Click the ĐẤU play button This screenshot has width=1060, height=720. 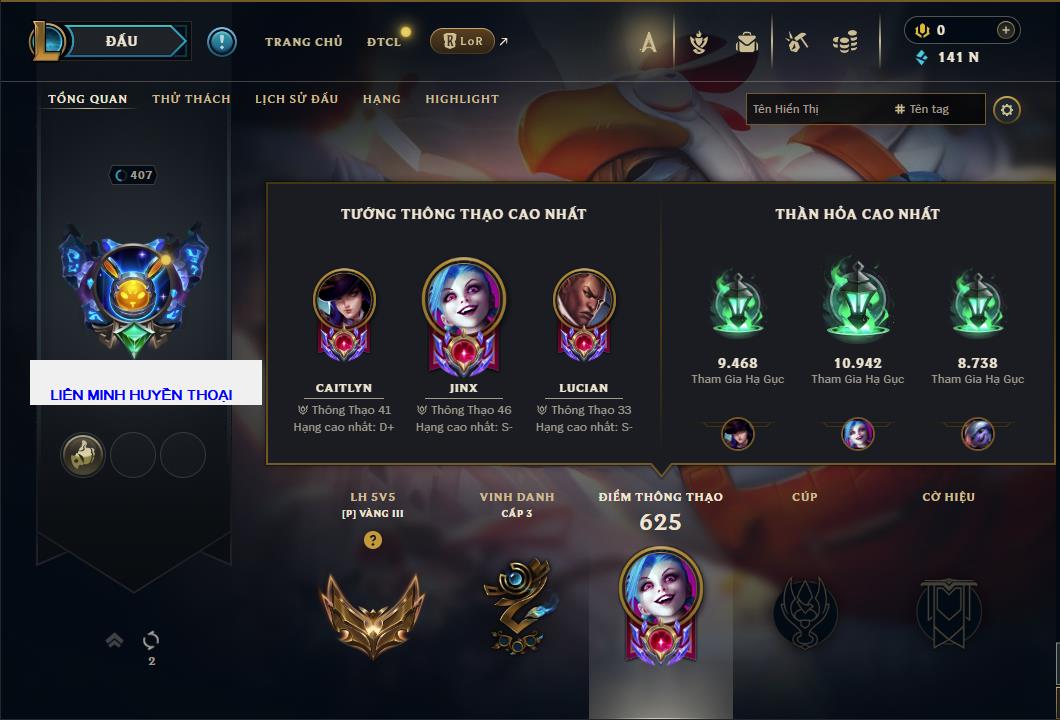(120, 41)
